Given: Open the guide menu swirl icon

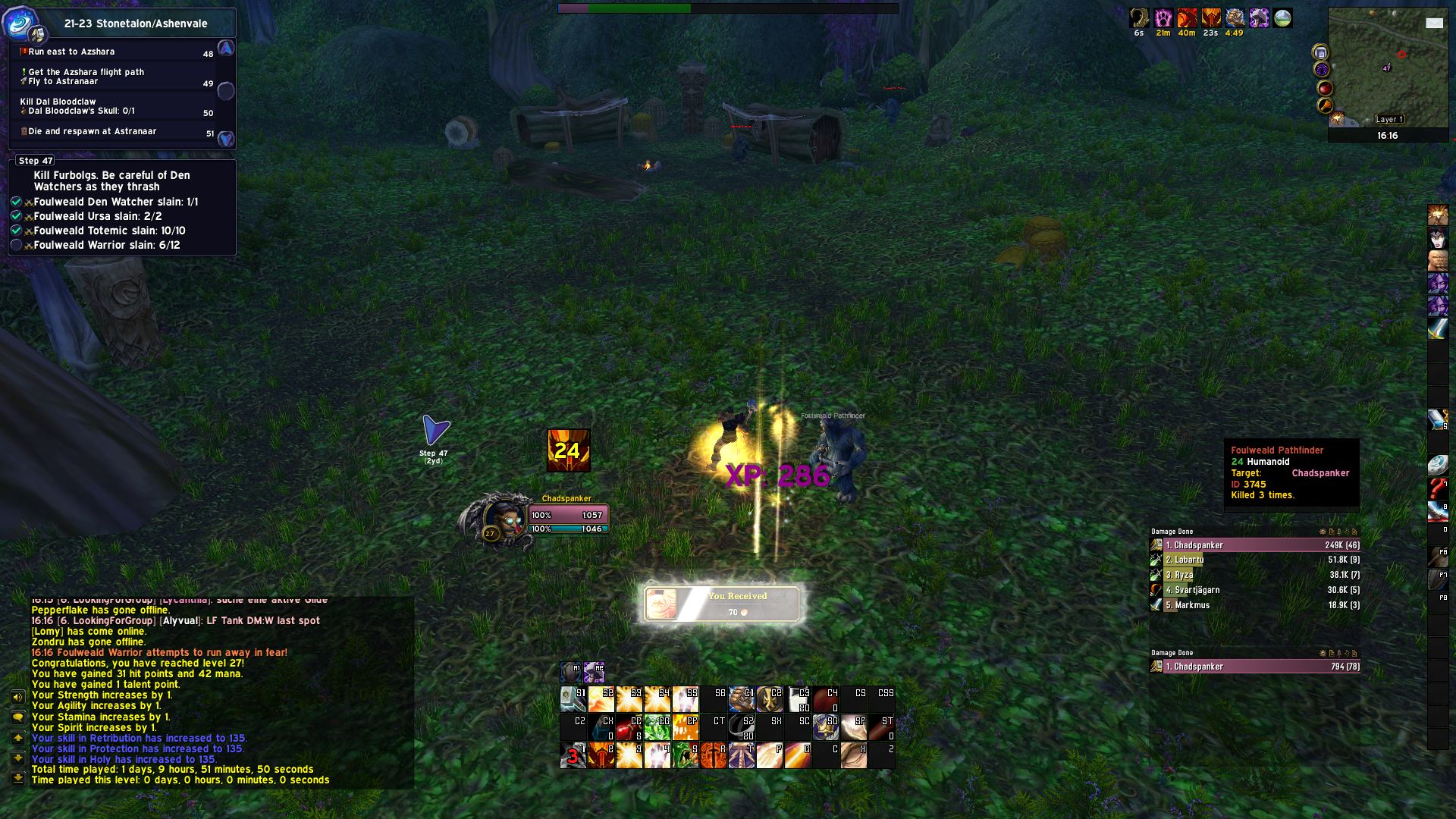Looking at the screenshot, I should [20, 22].
